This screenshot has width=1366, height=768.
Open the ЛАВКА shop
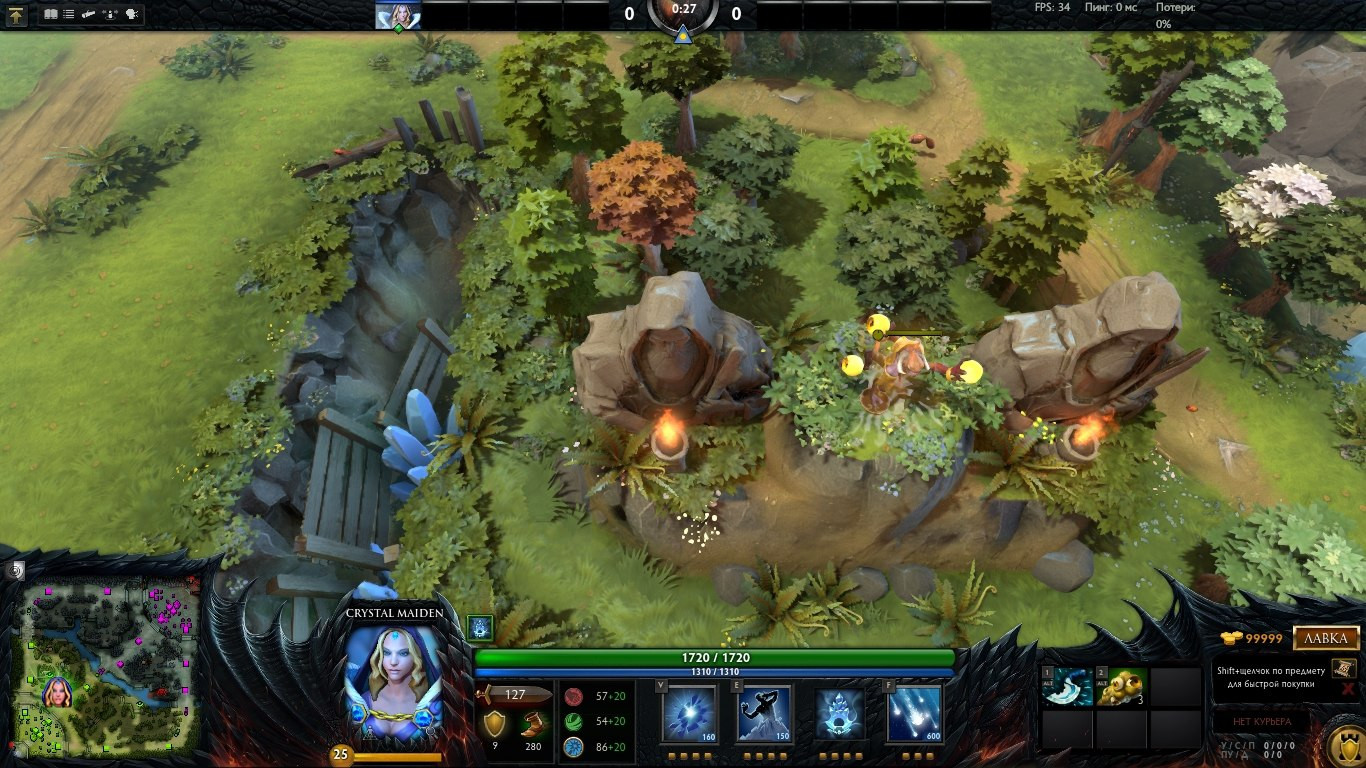[1326, 638]
